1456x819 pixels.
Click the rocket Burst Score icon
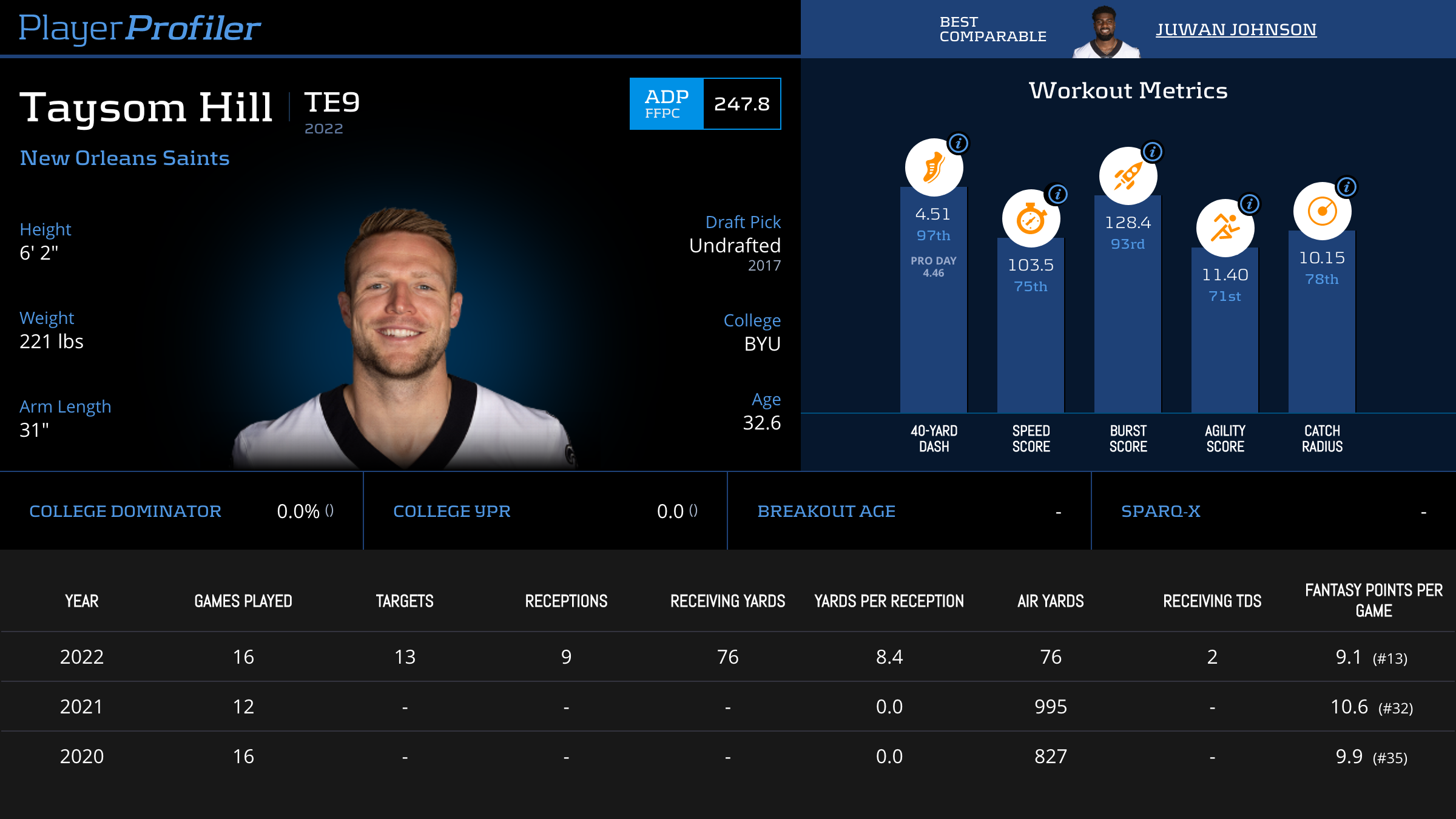click(1128, 175)
